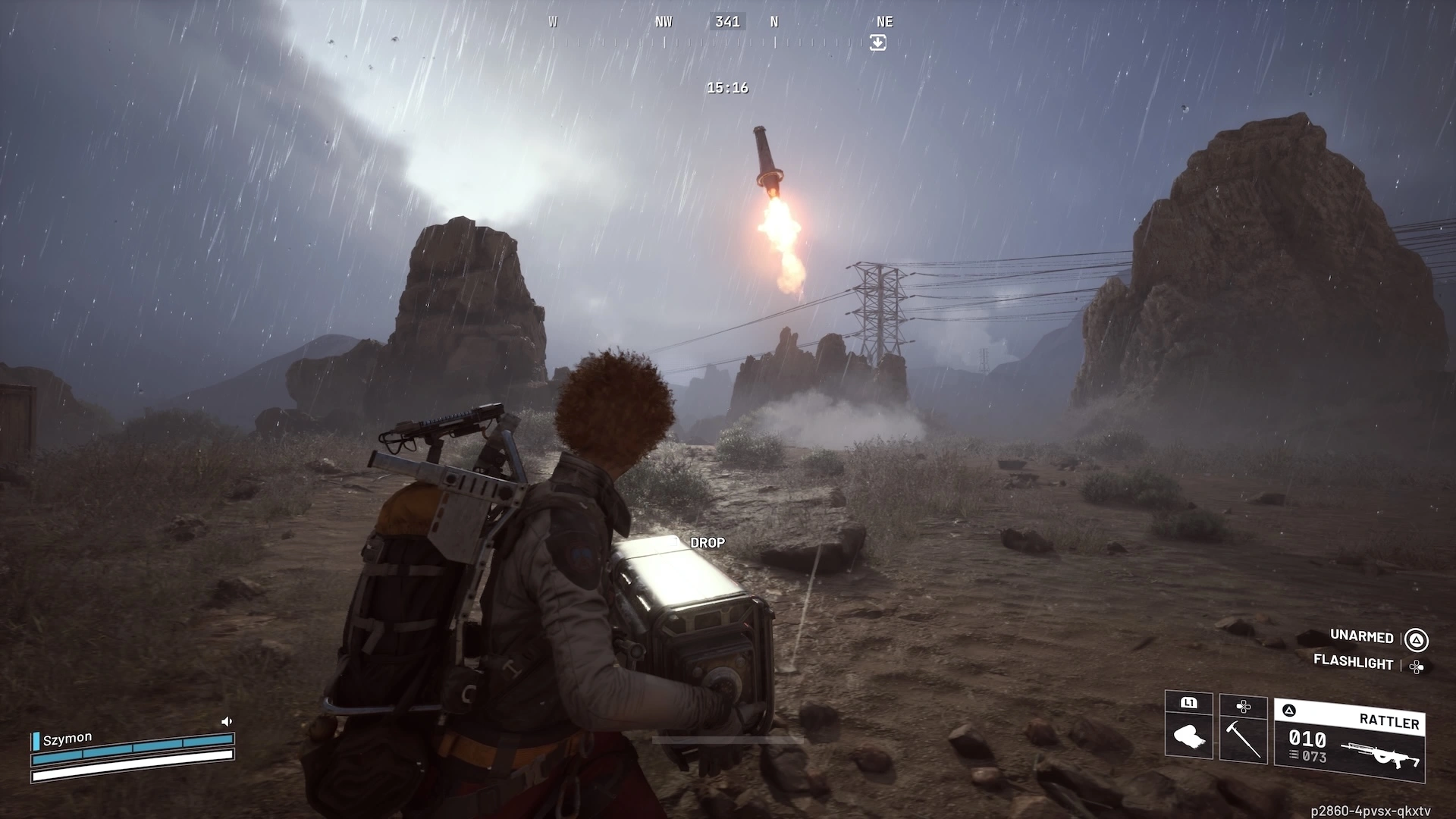1456x819 pixels.
Task: Click the speaker icon beside Szymon's name
Action: click(x=226, y=721)
